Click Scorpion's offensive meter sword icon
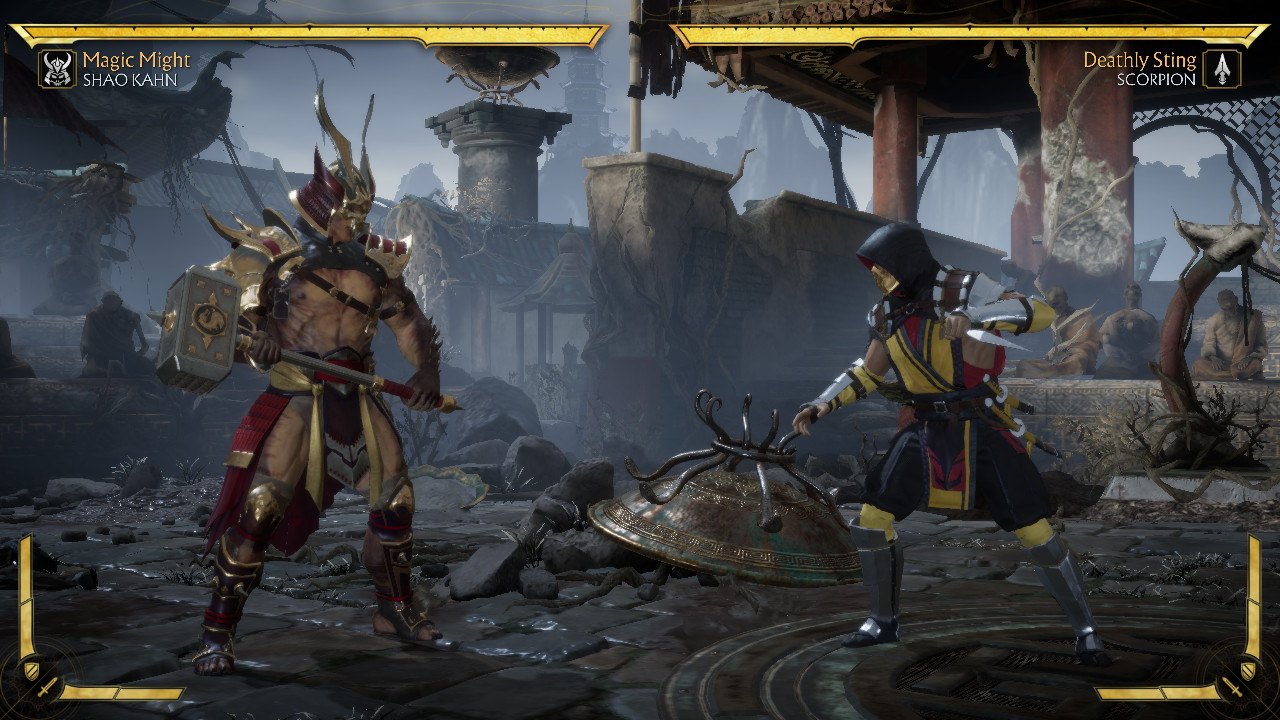1280x720 pixels. pos(1232,688)
